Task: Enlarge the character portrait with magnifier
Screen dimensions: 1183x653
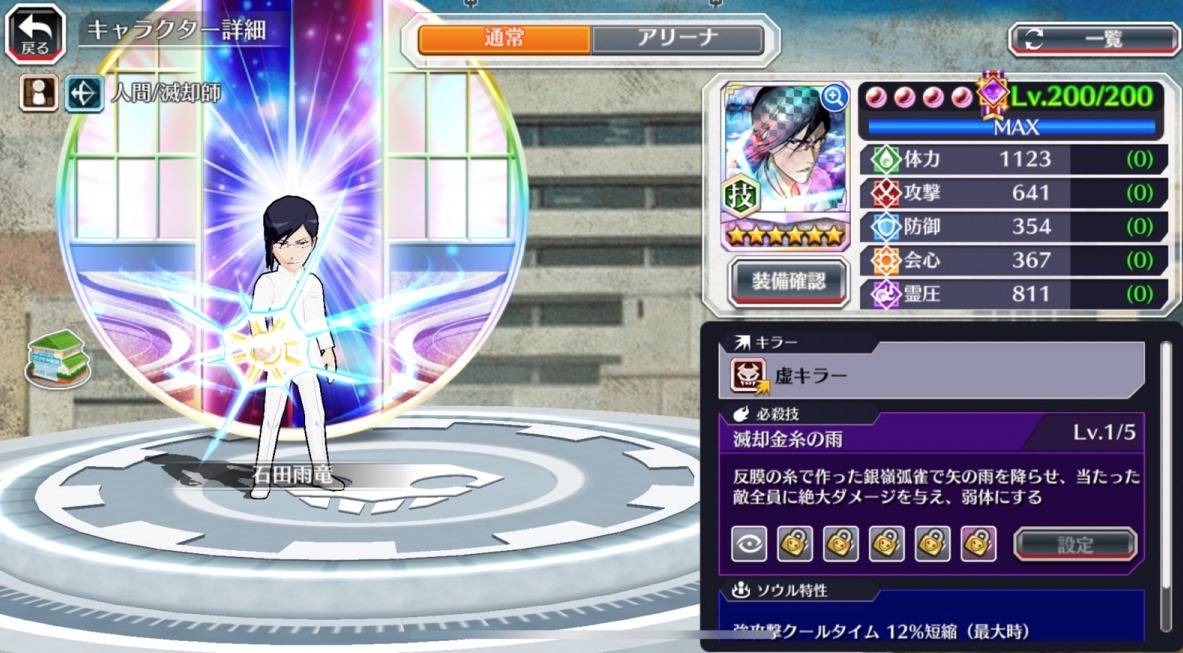Action: point(833,97)
